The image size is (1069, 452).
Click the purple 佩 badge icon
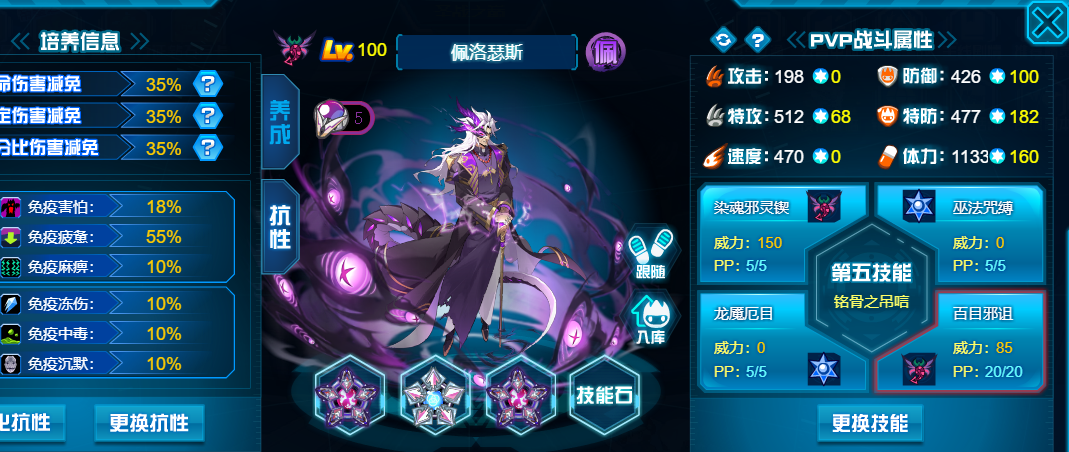pyautogui.click(x=605, y=49)
